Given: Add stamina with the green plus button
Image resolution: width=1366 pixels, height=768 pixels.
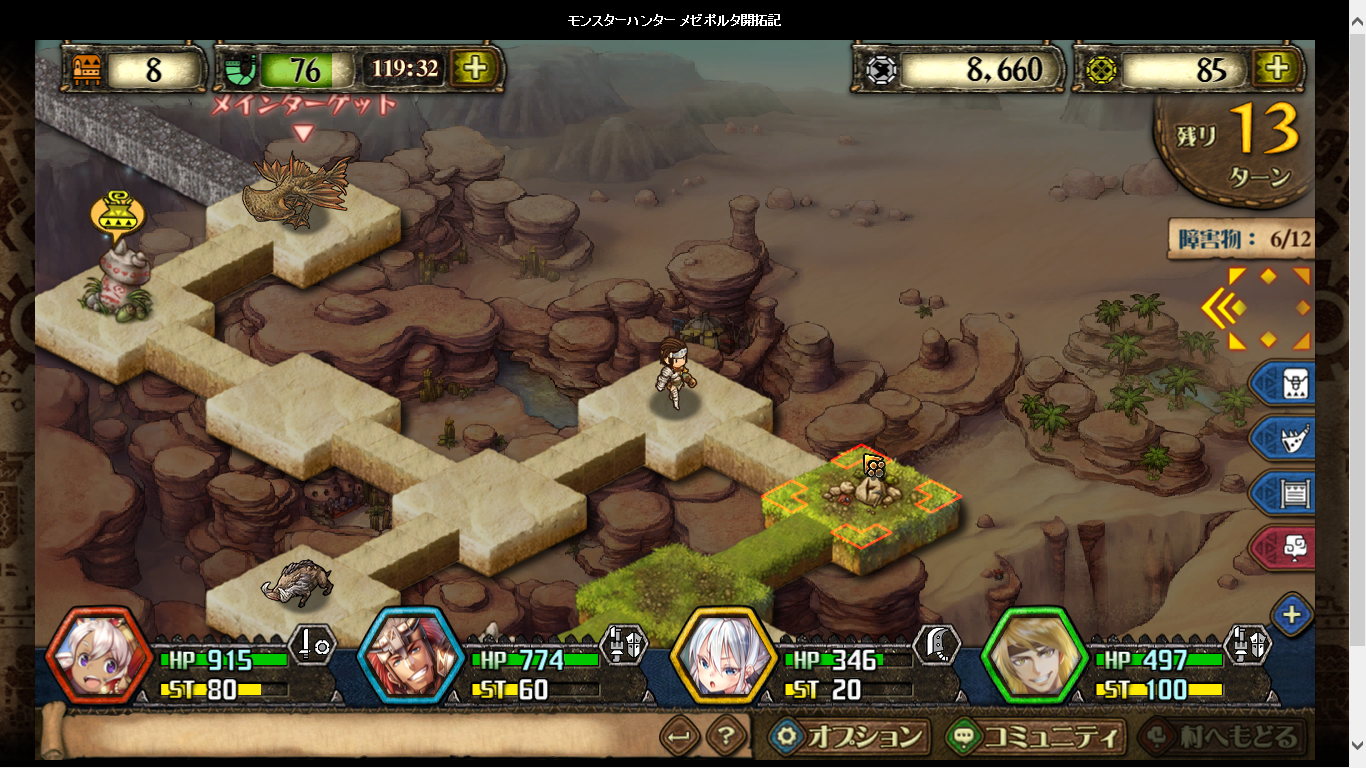Looking at the screenshot, I should point(475,68).
